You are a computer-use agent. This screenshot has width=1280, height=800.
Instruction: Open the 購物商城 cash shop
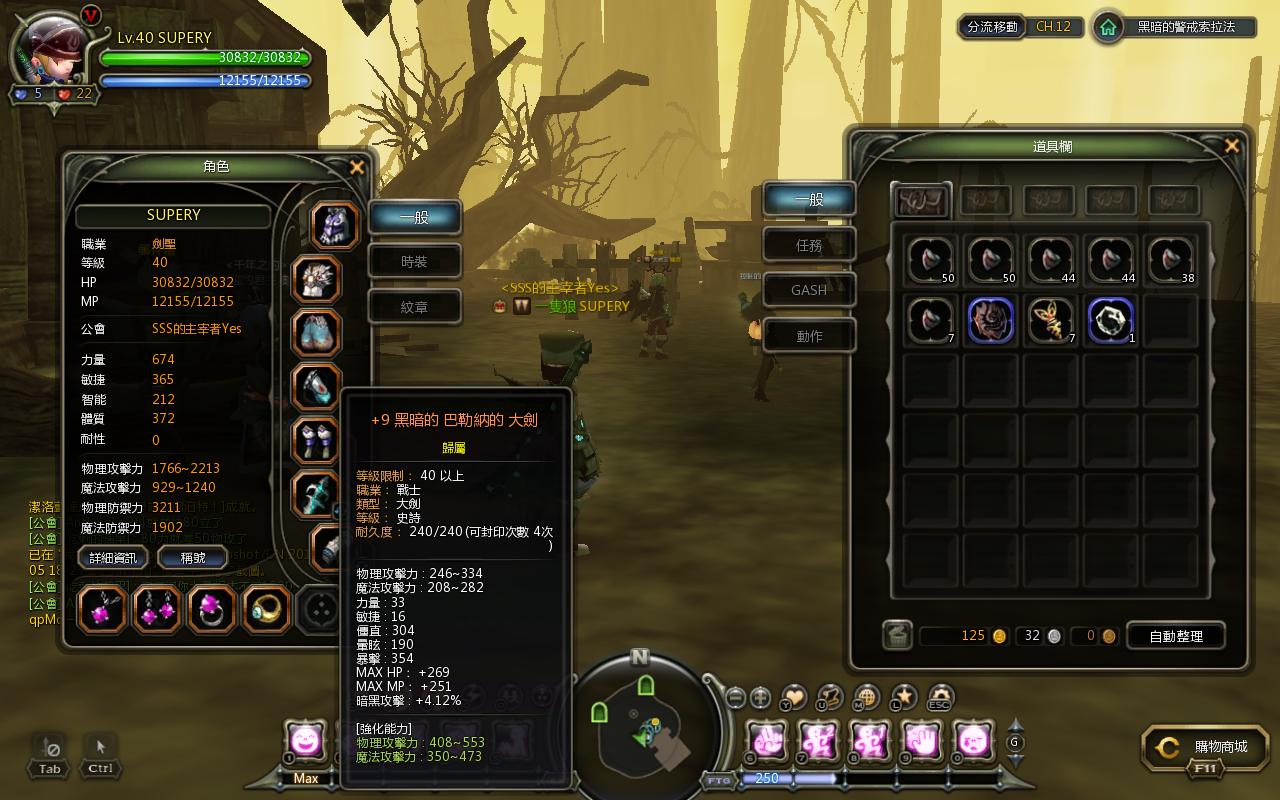[x=1207, y=747]
